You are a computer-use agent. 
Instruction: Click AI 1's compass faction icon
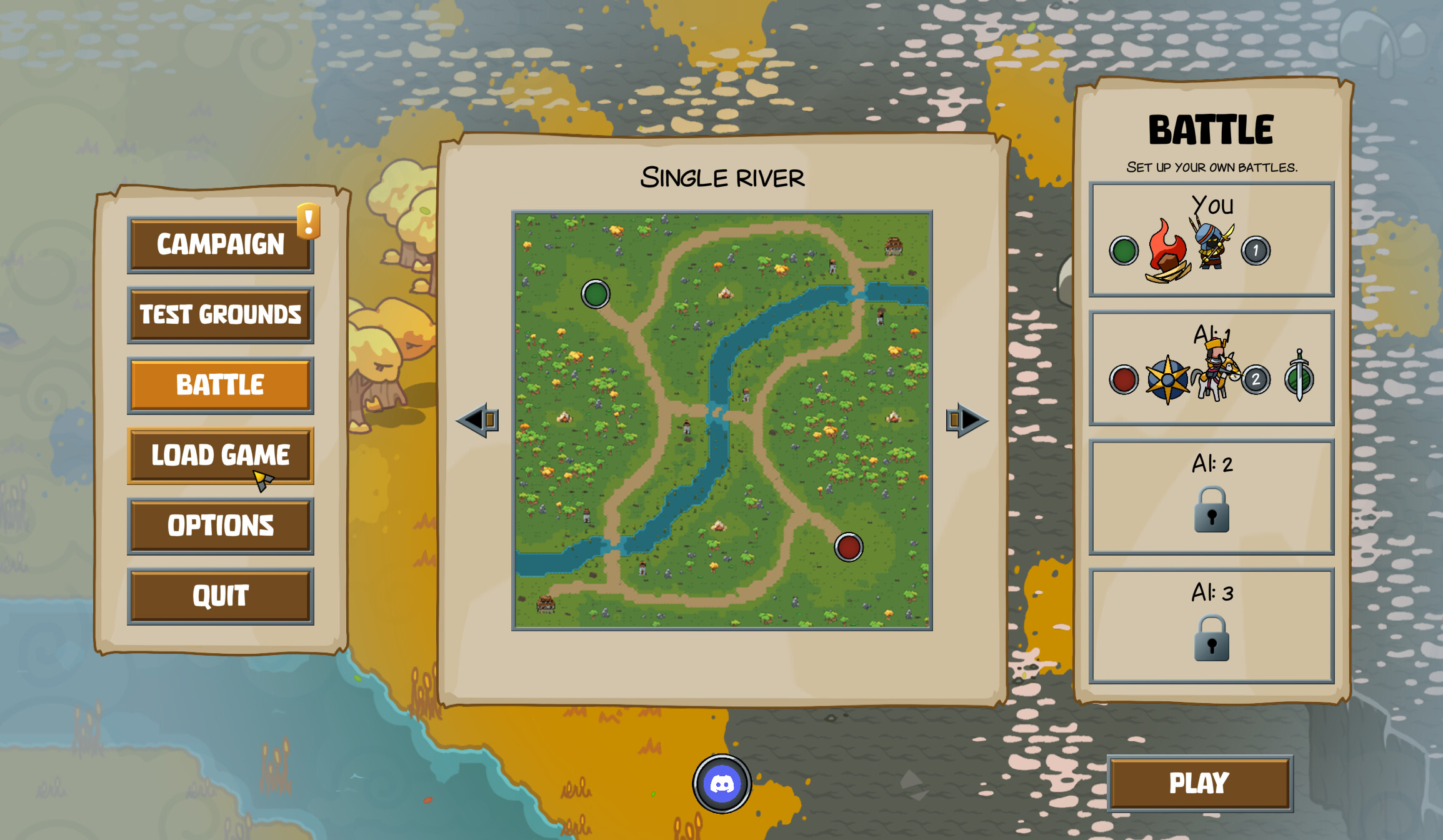[1167, 378]
